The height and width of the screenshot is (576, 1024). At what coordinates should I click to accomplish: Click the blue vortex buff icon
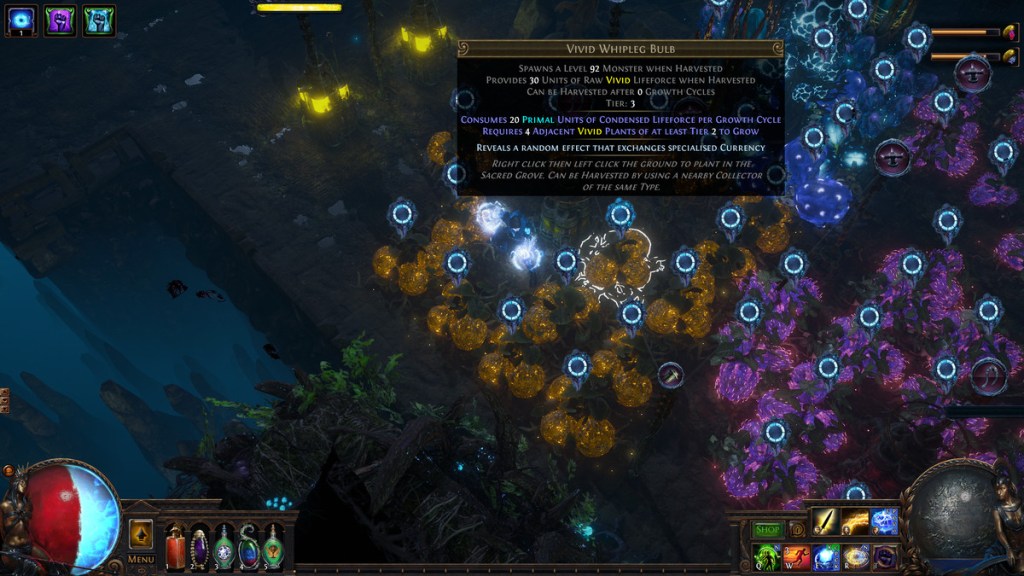pyautogui.click(x=22, y=19)
